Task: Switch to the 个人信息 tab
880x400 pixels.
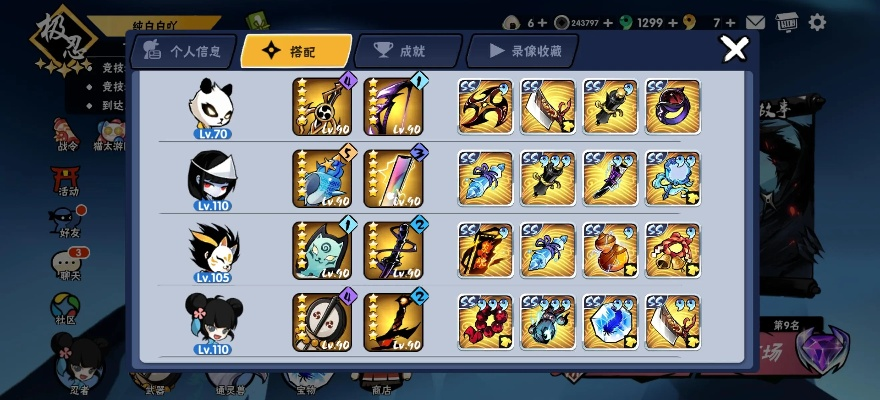Action: (183, 50)
